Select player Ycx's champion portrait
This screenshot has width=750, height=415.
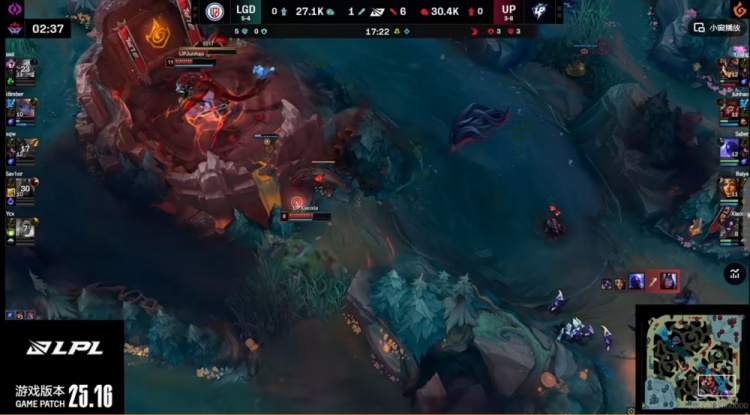point(27,227)
